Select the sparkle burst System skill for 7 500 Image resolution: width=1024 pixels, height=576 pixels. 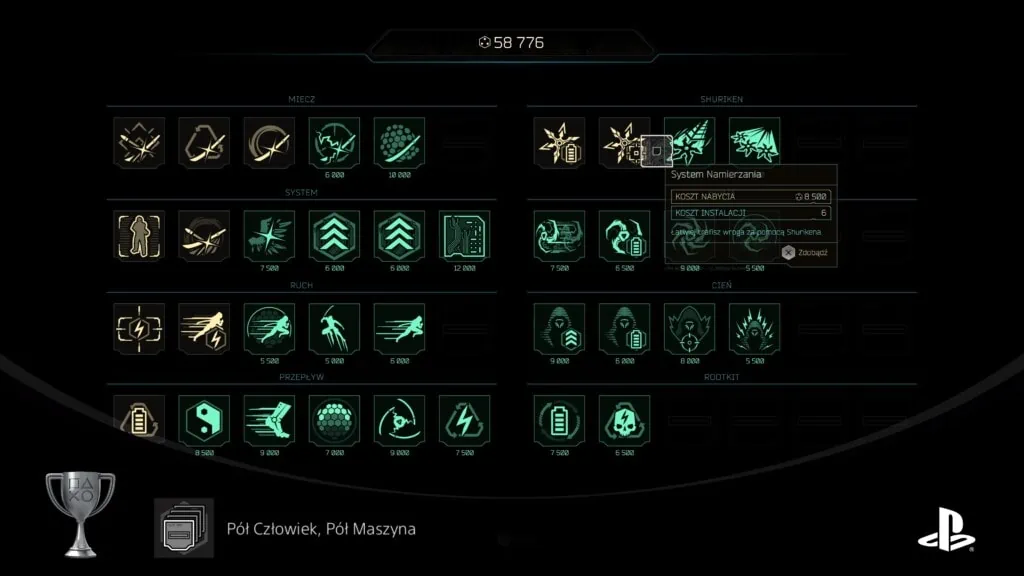point(269,235)
